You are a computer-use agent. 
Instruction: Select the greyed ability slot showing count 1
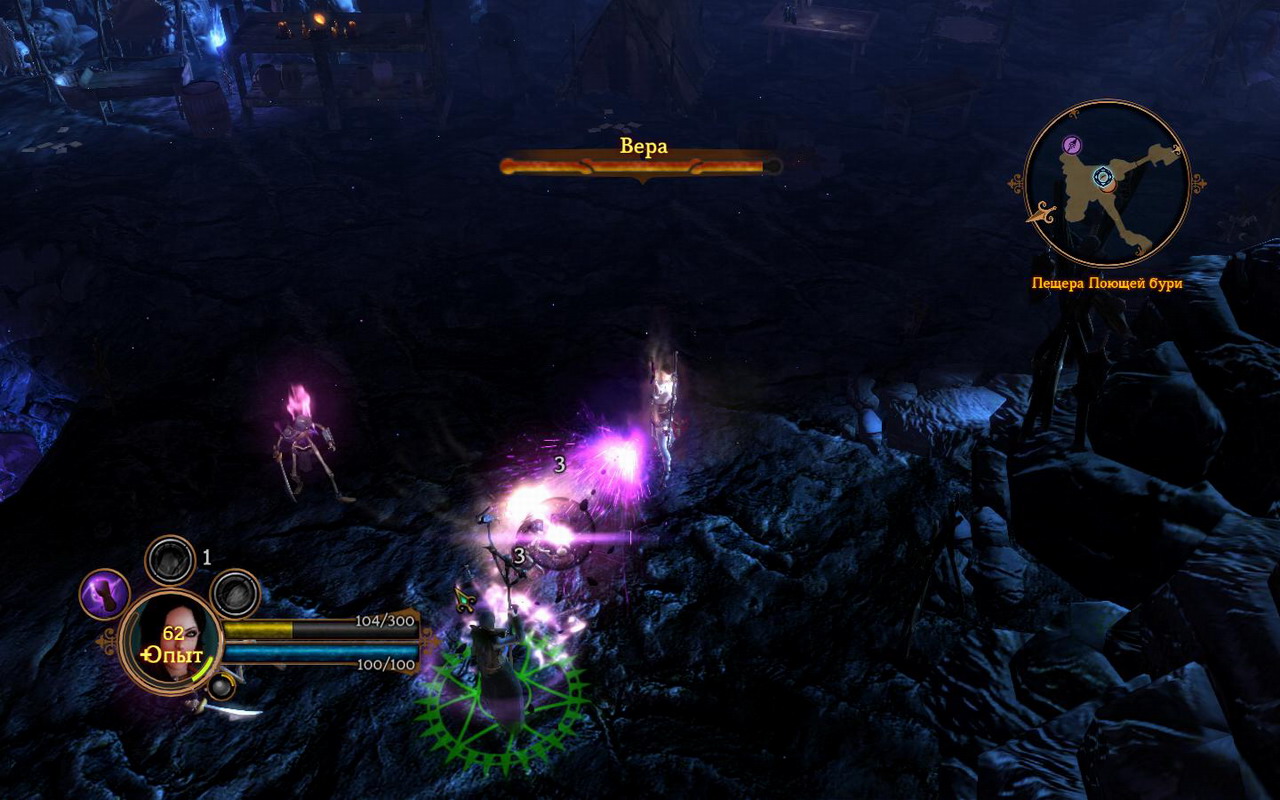tap(170, 560)
